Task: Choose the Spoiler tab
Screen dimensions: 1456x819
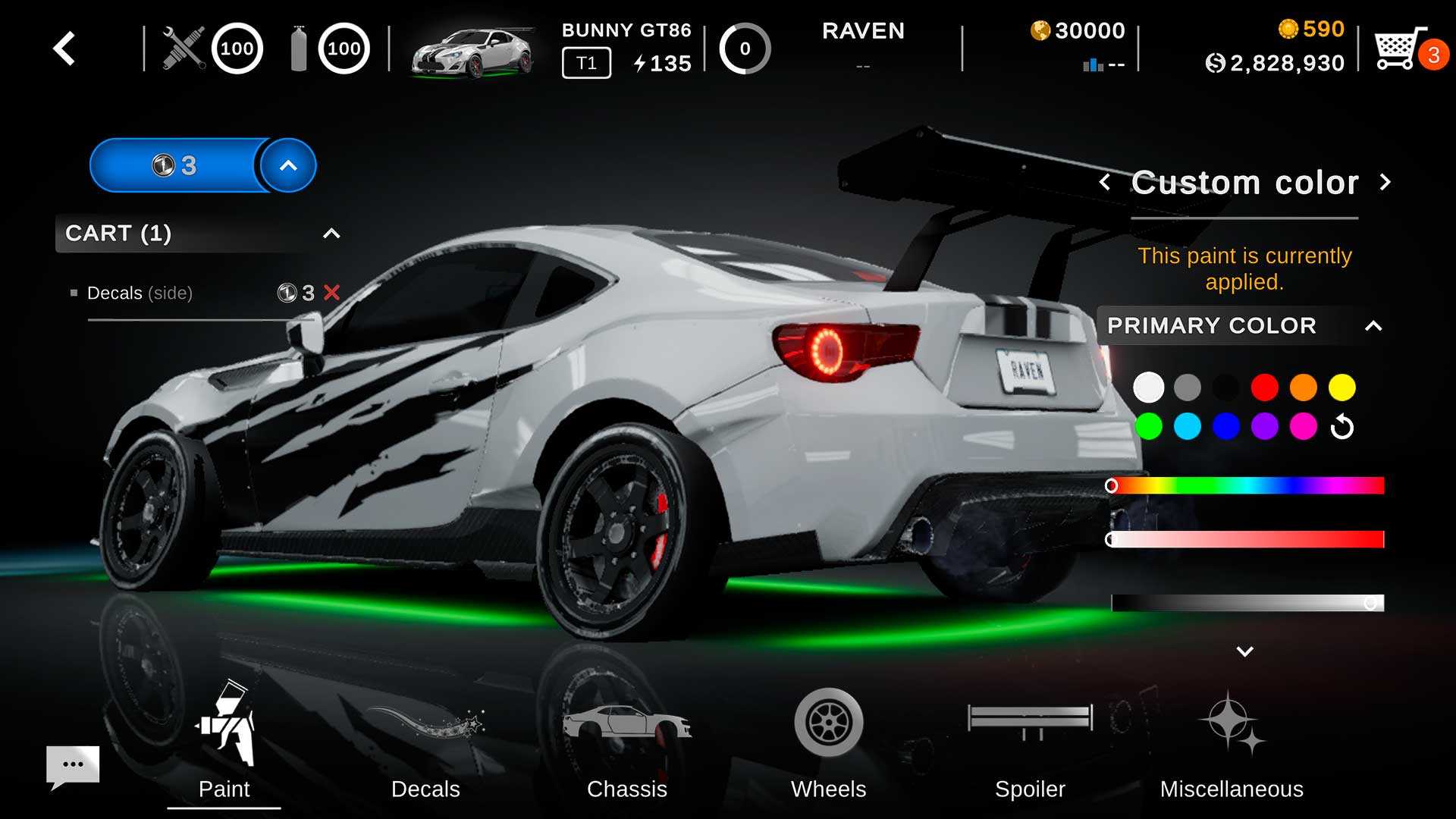Action: click(x=1030, y=751)
